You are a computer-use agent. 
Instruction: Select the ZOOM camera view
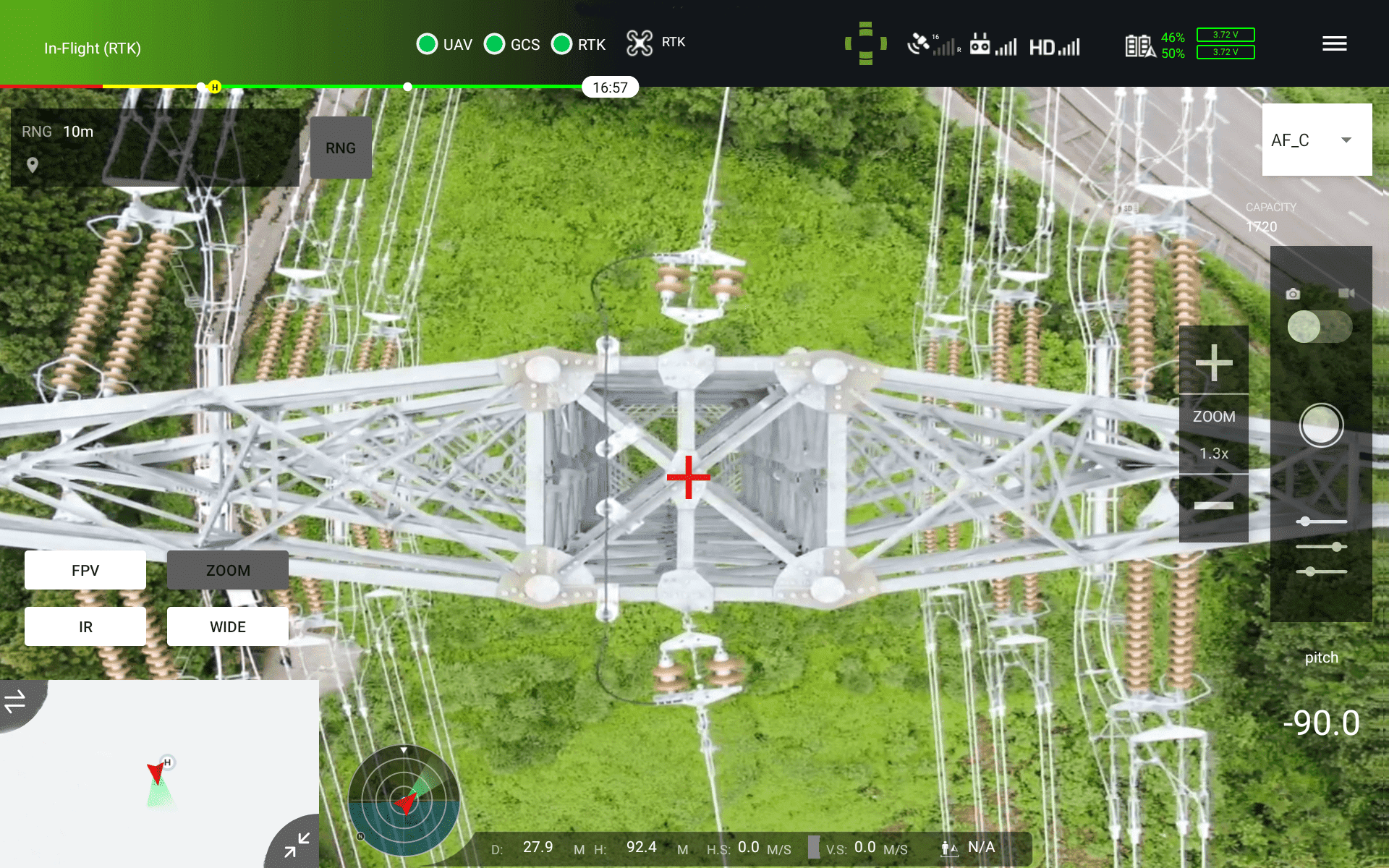(228, 570)
